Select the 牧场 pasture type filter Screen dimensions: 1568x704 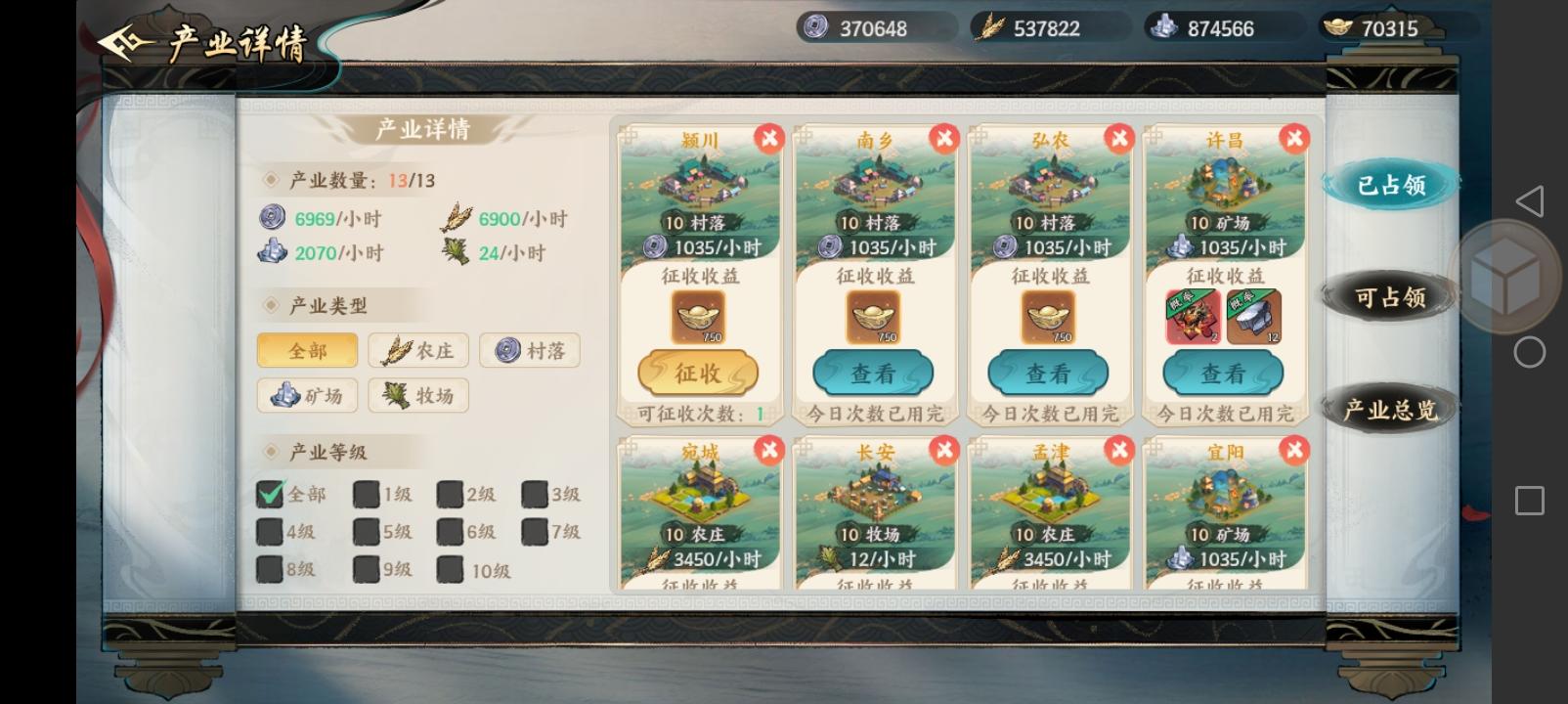click(x=418, y=395)
